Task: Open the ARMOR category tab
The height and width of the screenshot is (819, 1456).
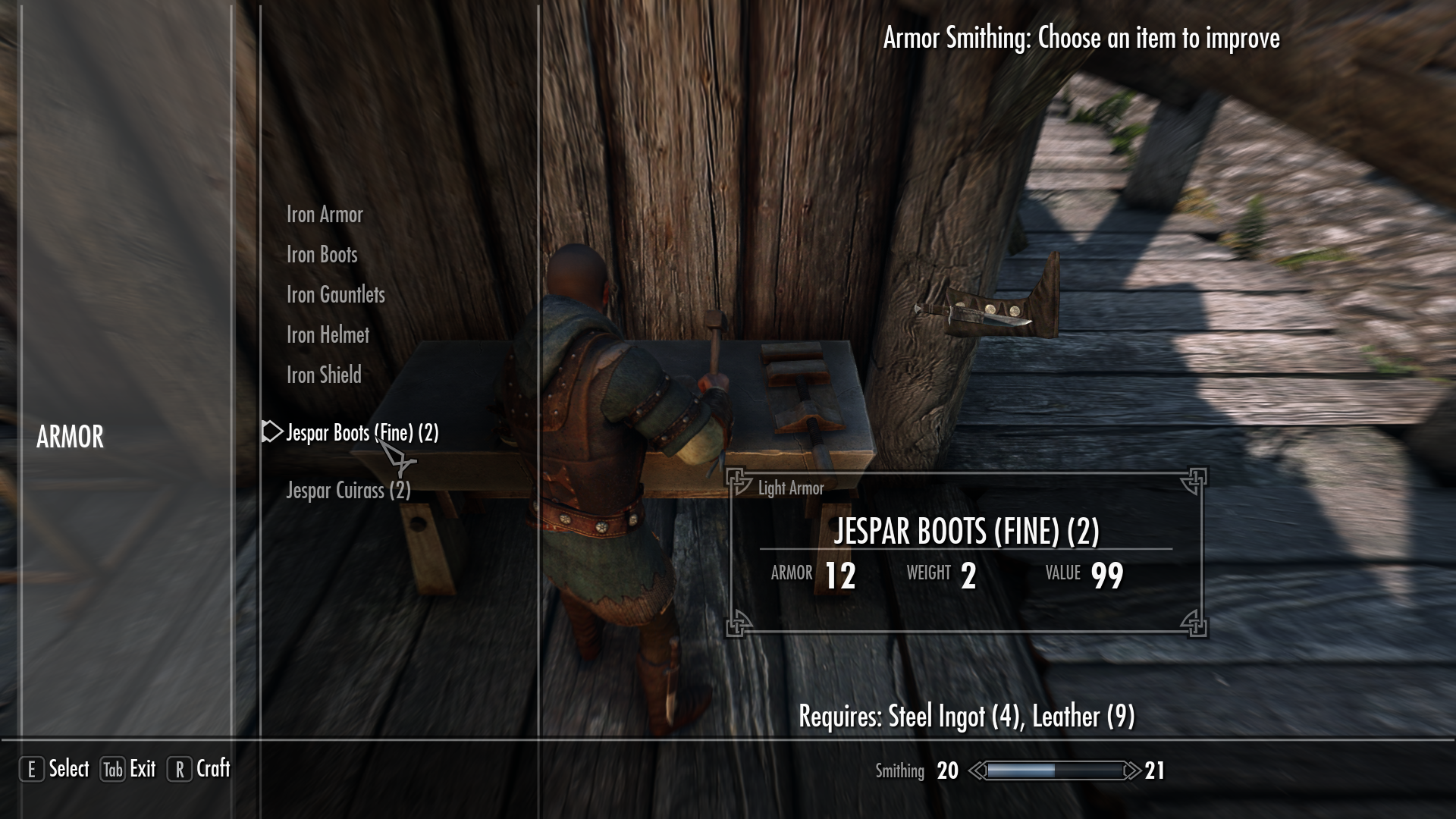Action: click(x=71, y=438)
